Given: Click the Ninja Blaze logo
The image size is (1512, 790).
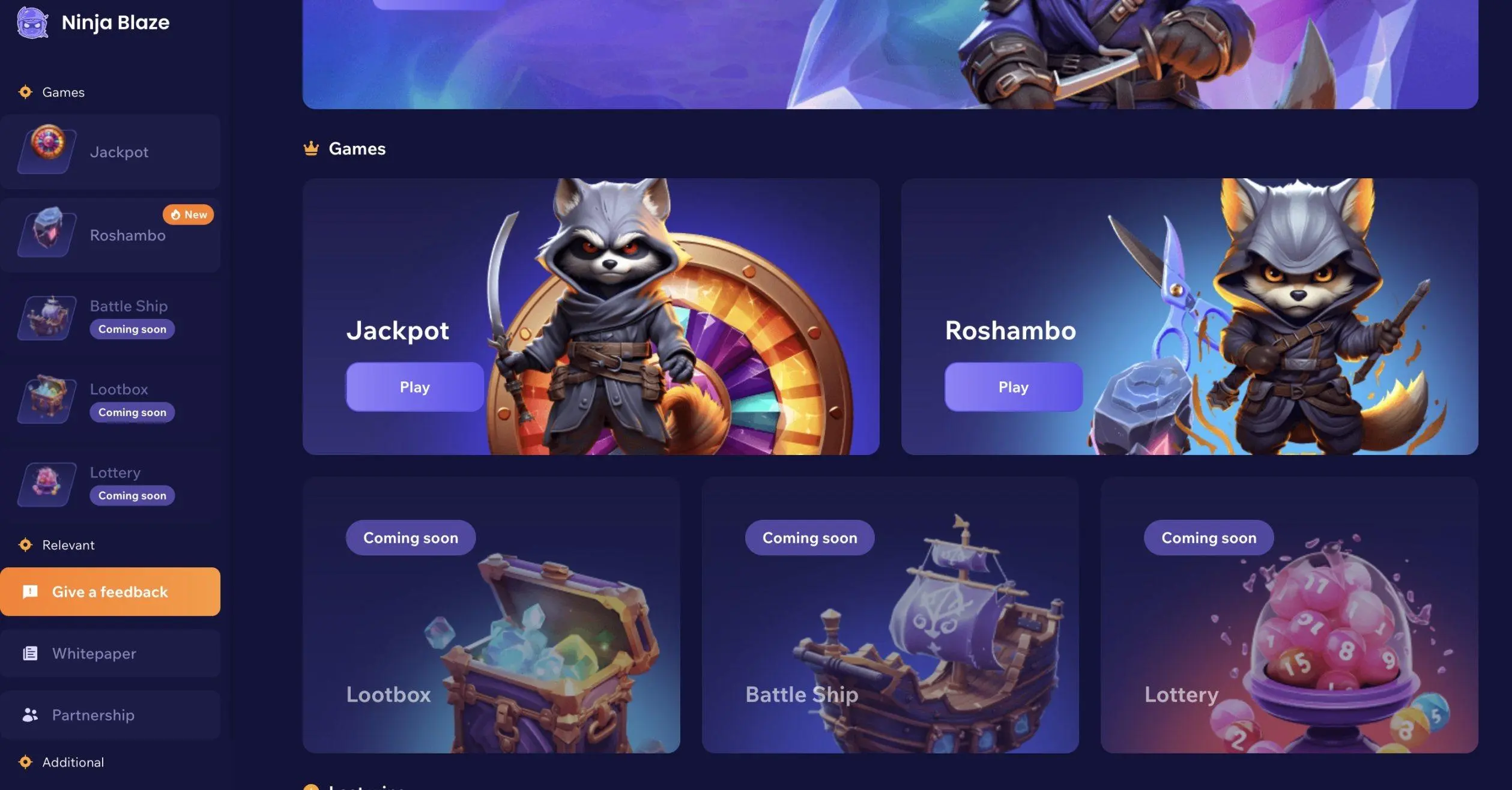Looking at the screenshot, I should tap(94, 23).
